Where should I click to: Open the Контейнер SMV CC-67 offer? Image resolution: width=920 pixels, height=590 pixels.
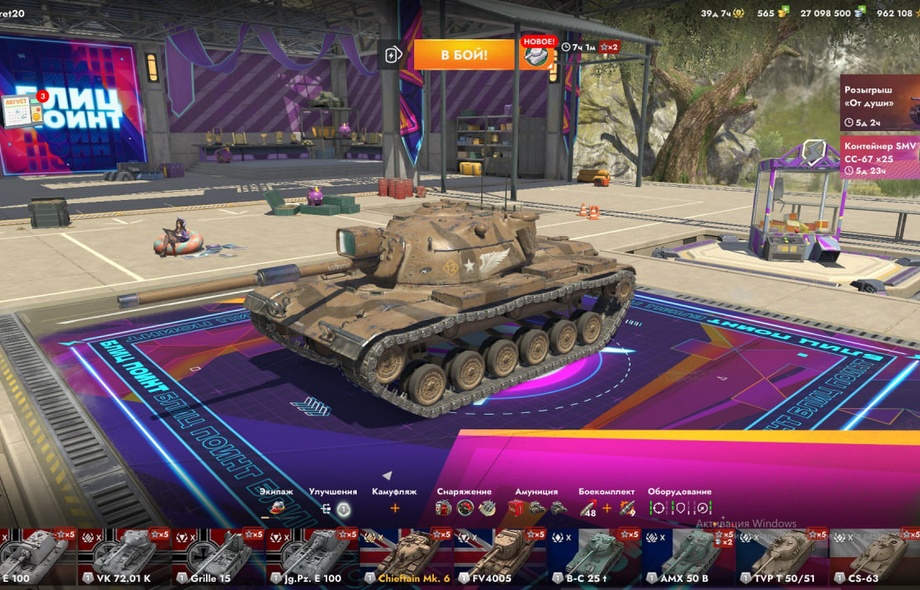click(x=880, y=158)
